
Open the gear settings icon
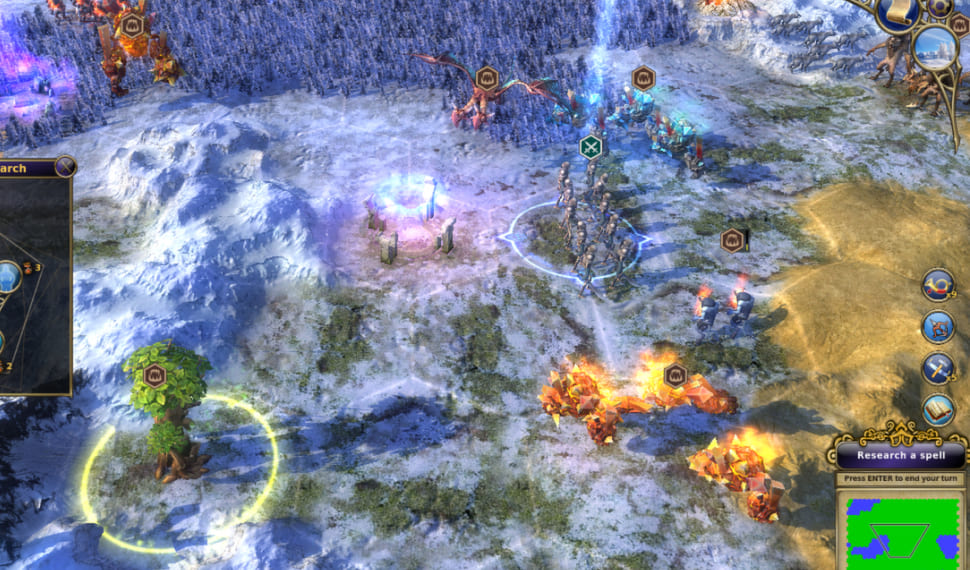pyautogui.click(x=940, y=8)
